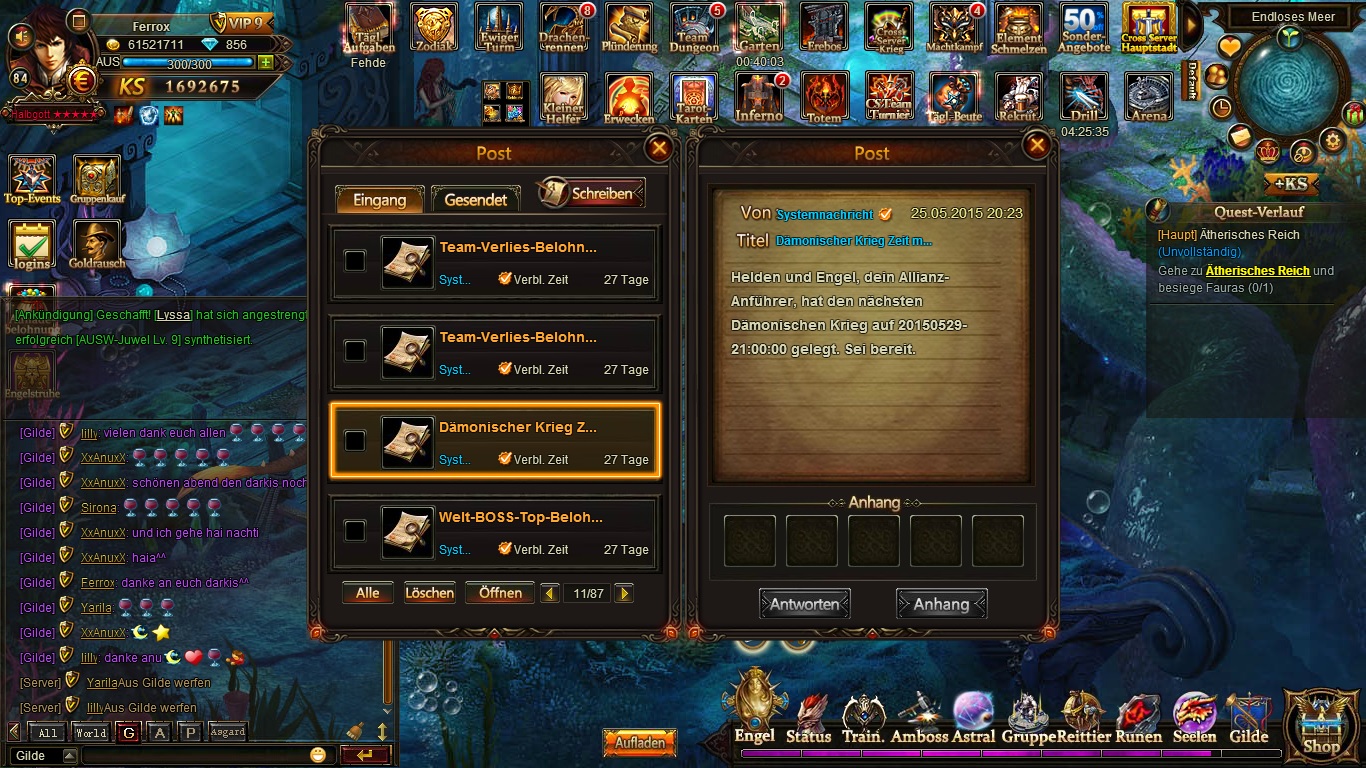Viewport: 1366px width, 768px height.
Task: Close the inbox list window
Action: tap(659, 148)
